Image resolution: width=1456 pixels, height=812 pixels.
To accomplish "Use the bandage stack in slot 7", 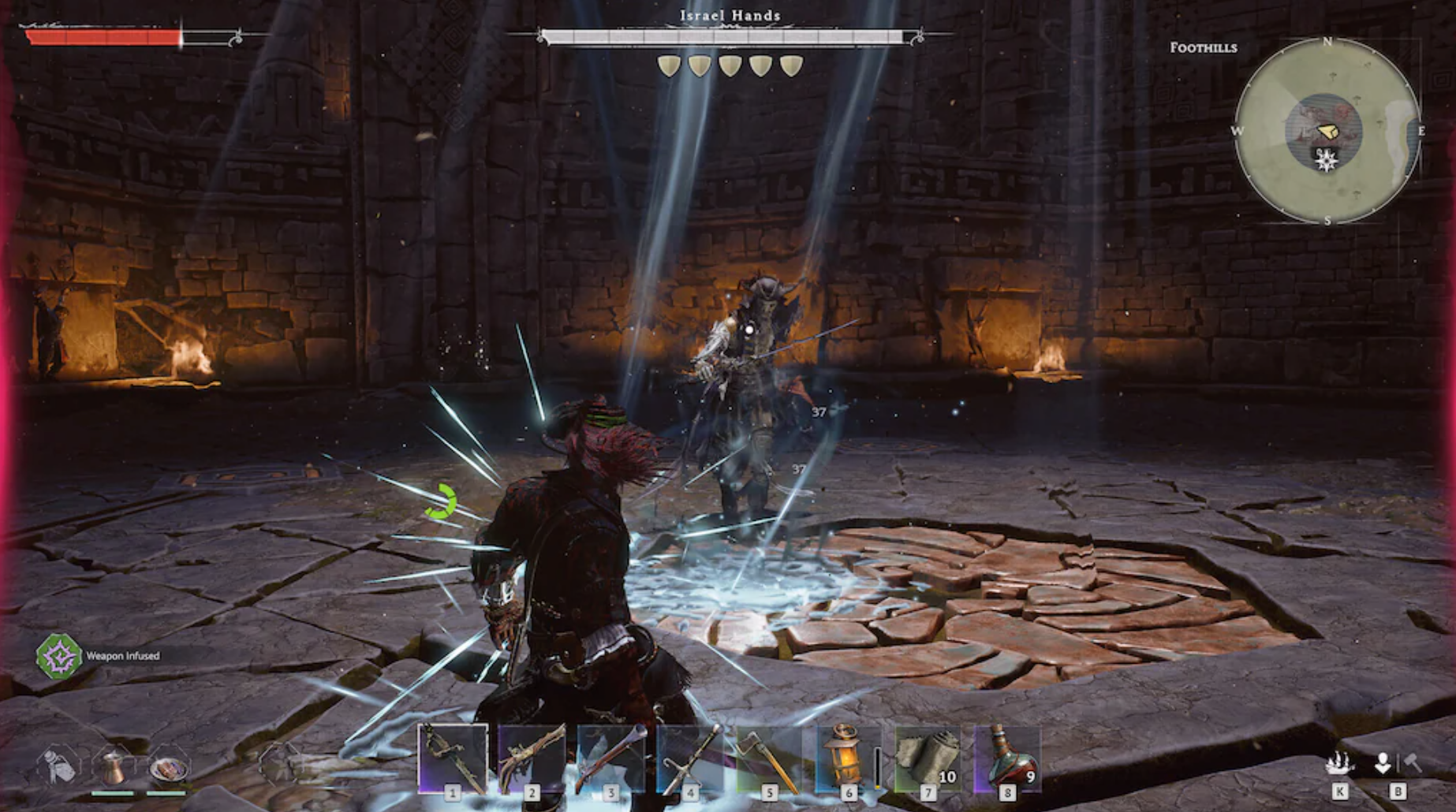I will pos(928,758).
